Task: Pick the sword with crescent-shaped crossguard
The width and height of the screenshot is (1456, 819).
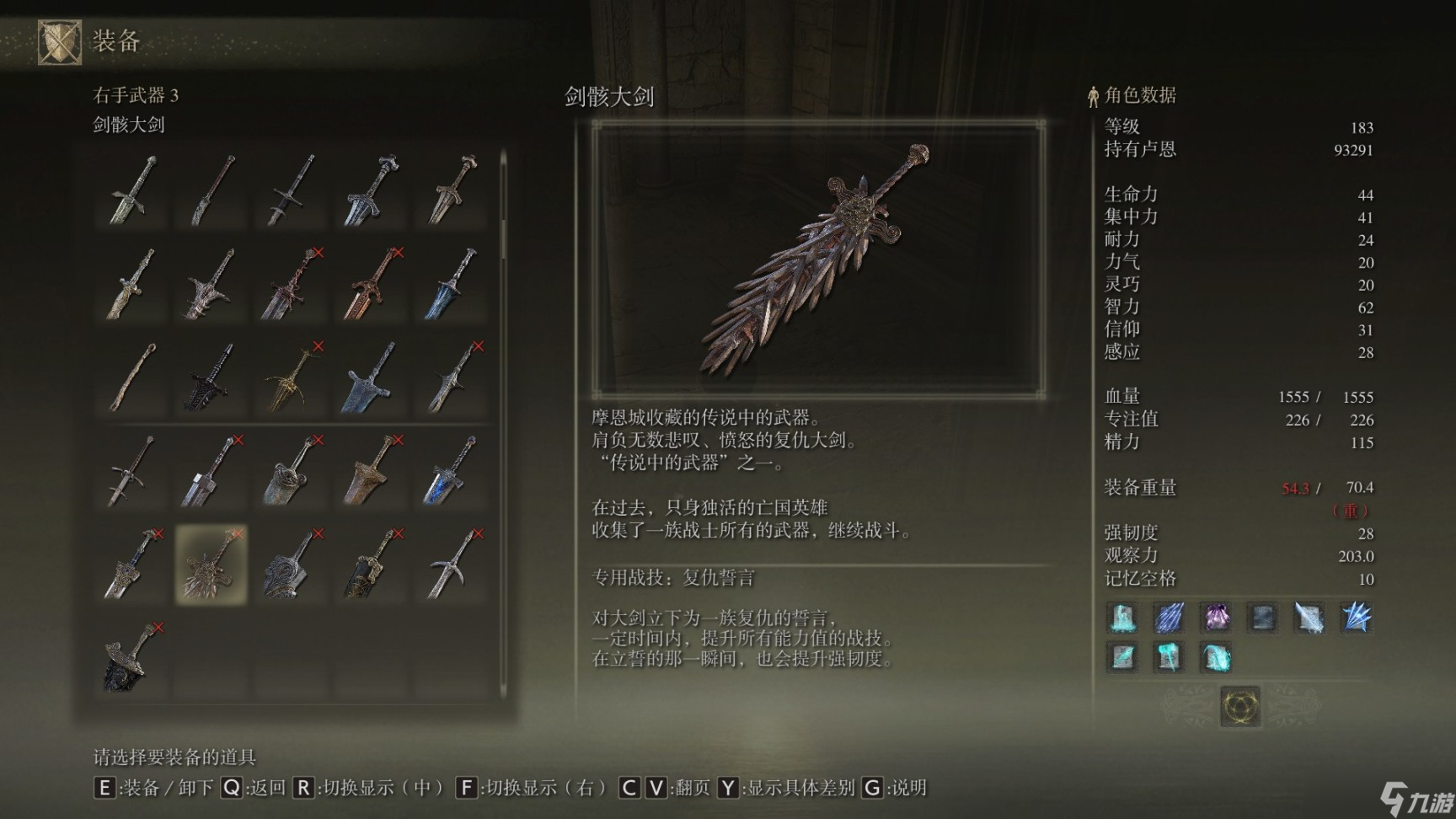Action: coord(450,564)
